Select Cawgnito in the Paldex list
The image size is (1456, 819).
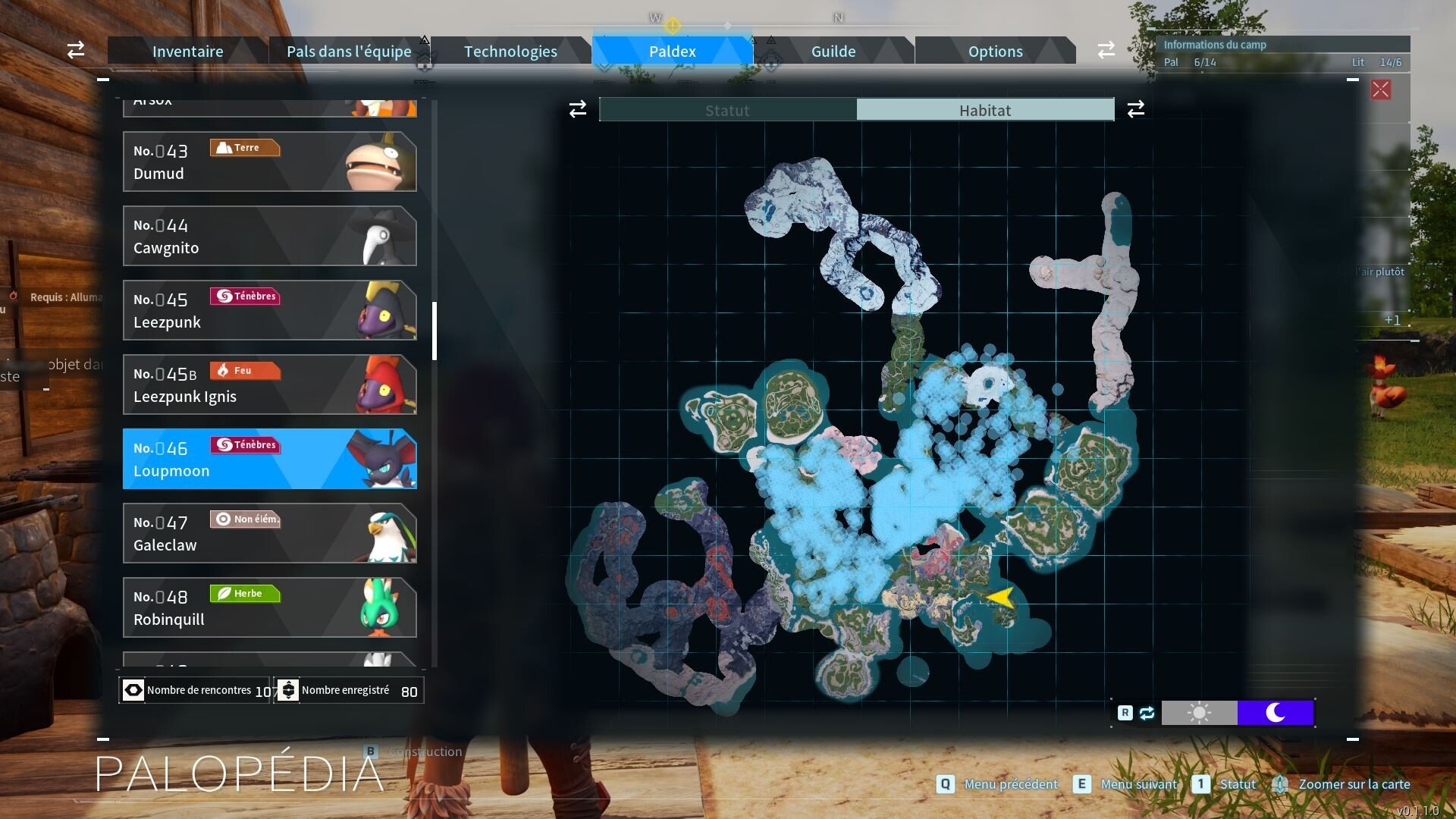269,236
